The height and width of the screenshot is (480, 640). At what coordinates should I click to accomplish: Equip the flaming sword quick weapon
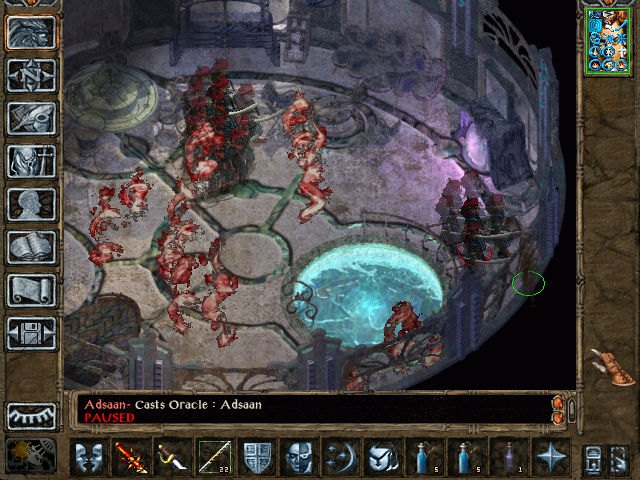tap(131, 457)
